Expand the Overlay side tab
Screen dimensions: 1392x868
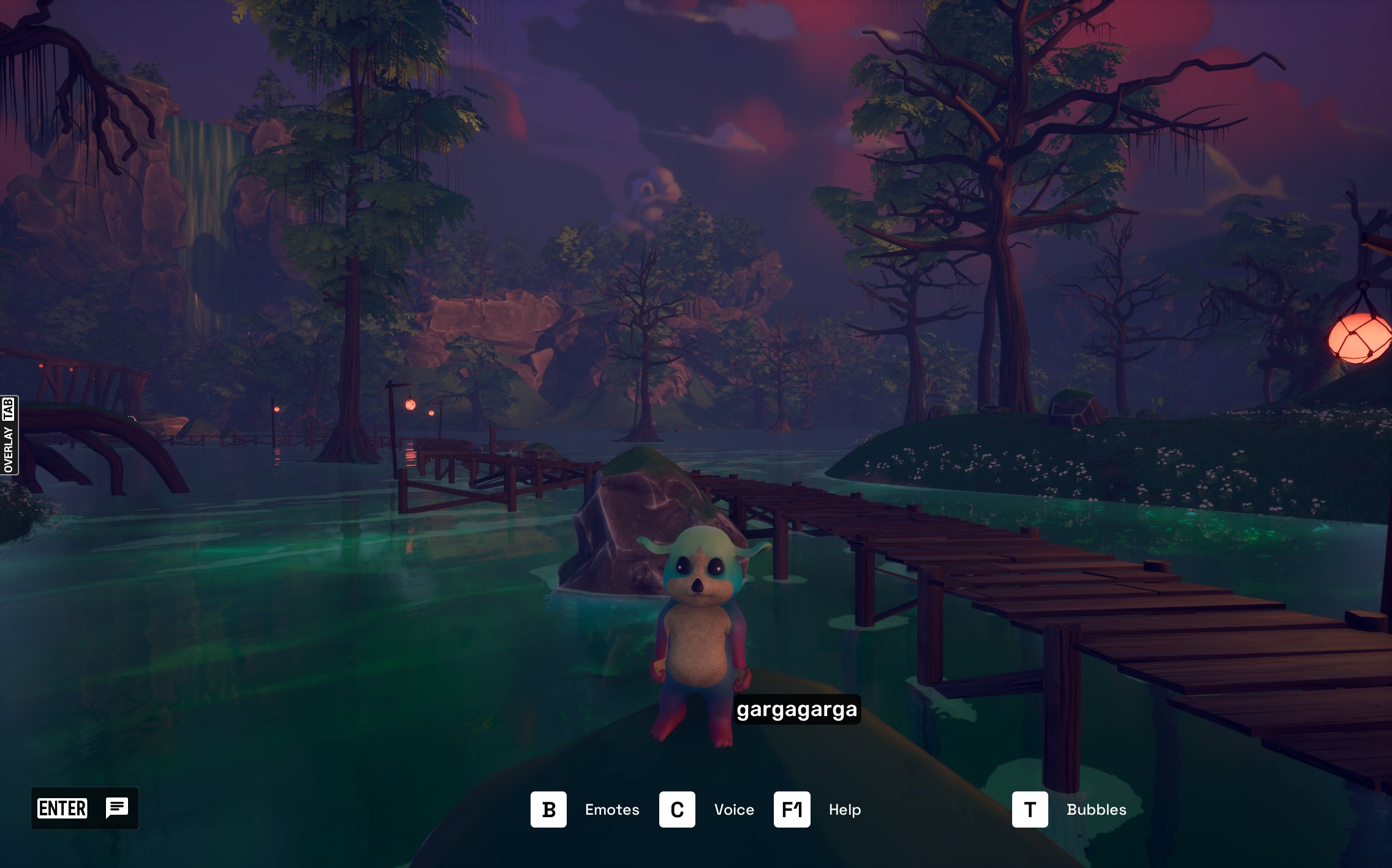coord(9,435)
